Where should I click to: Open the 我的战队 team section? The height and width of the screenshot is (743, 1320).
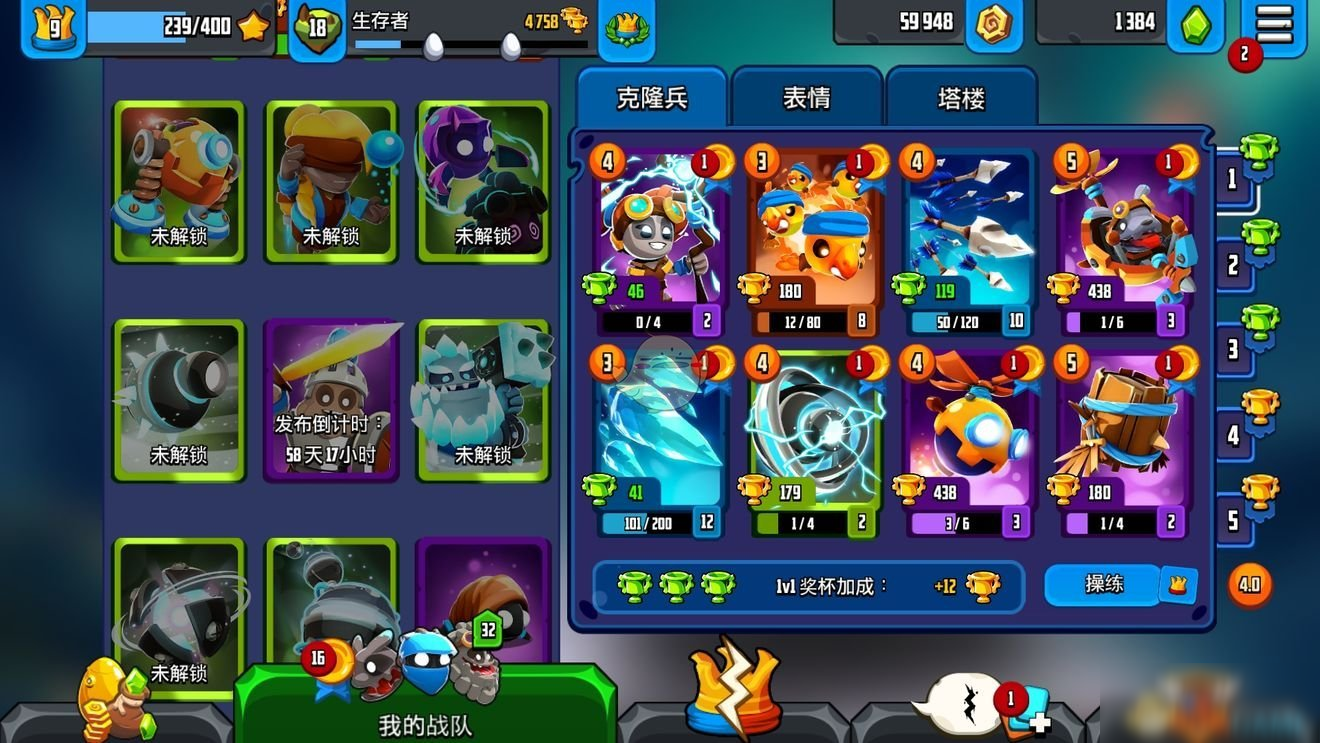425,700
